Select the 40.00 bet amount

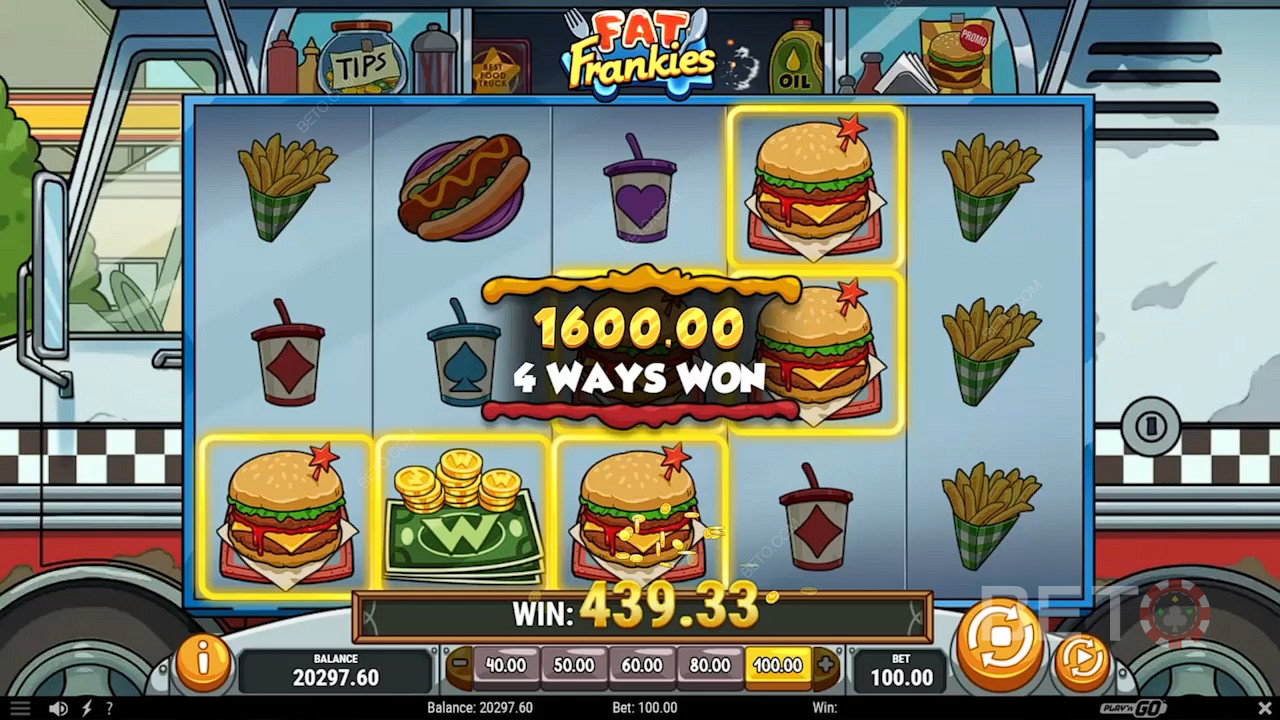[506, 665]
